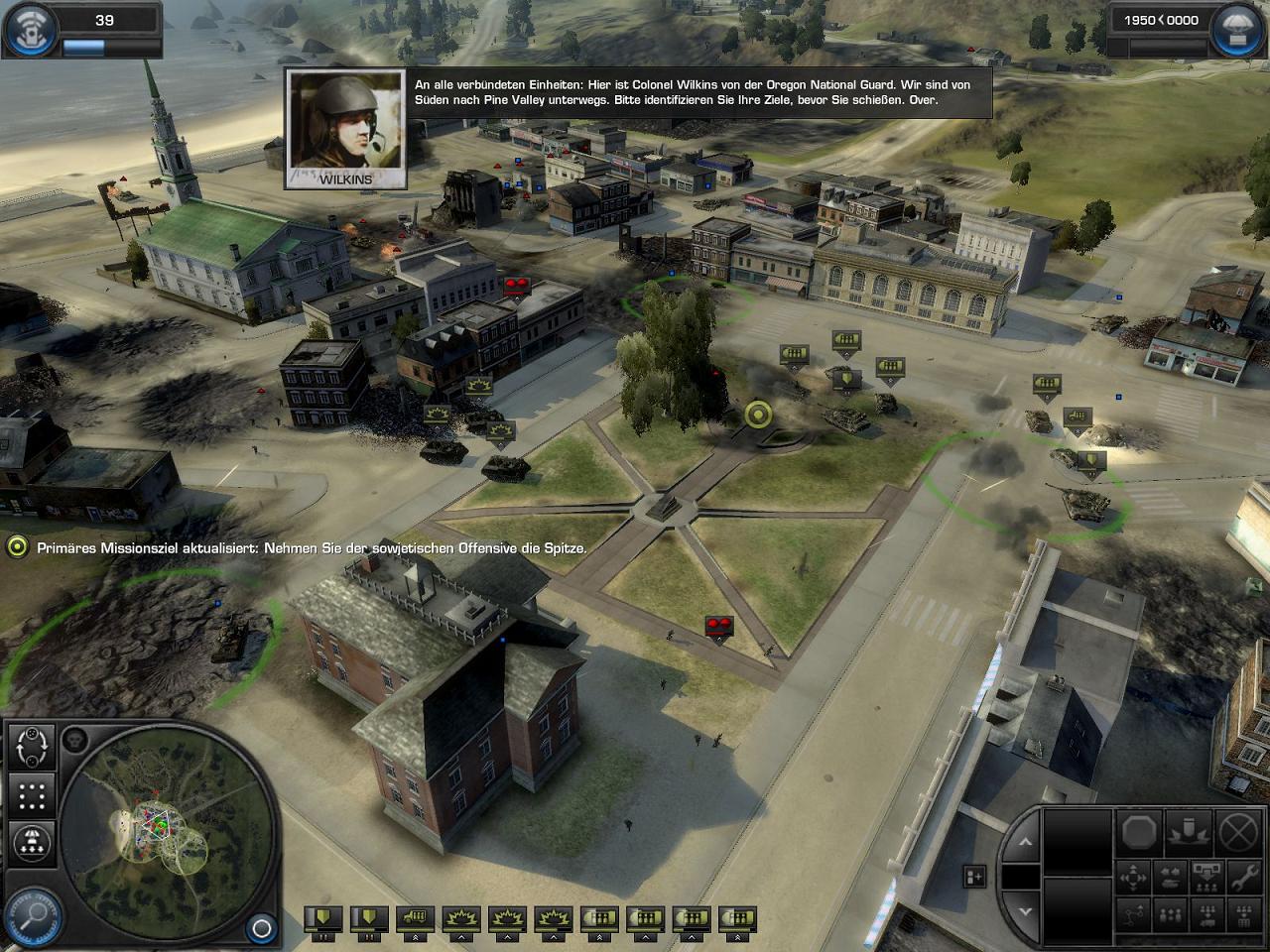The height and width of the screenshot is (952, 1270).
Task: Toggle the skull icon above the minimap
Action: (x=74, y=739)
